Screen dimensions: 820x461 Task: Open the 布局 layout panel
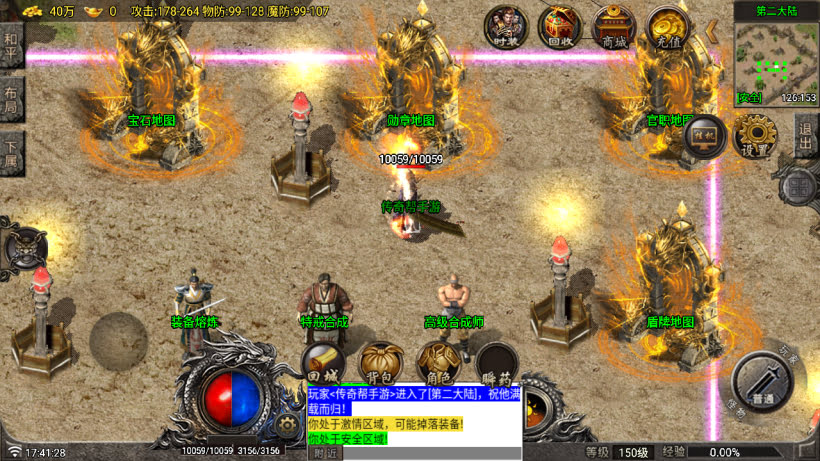pyautogui.click(x=11, y=100)
